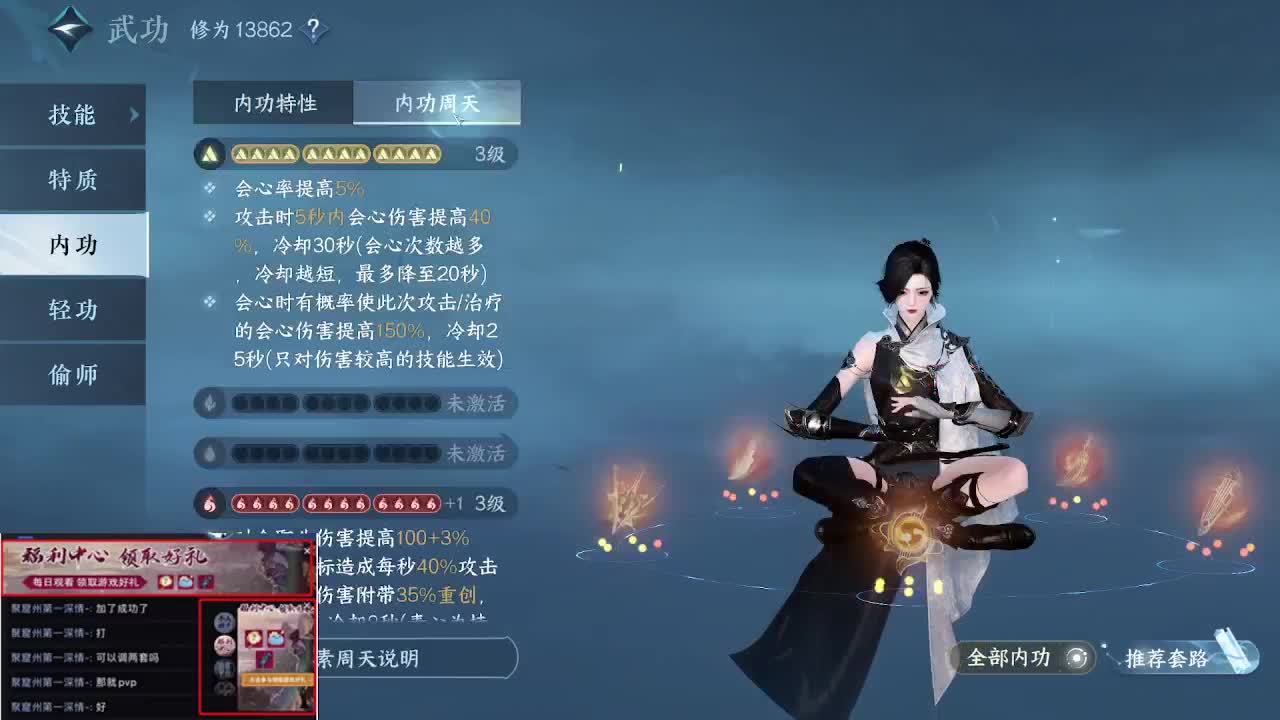Screen dimensions: 1280x720
Task: Select the water droplet element icon
Action: pos(208,452)
